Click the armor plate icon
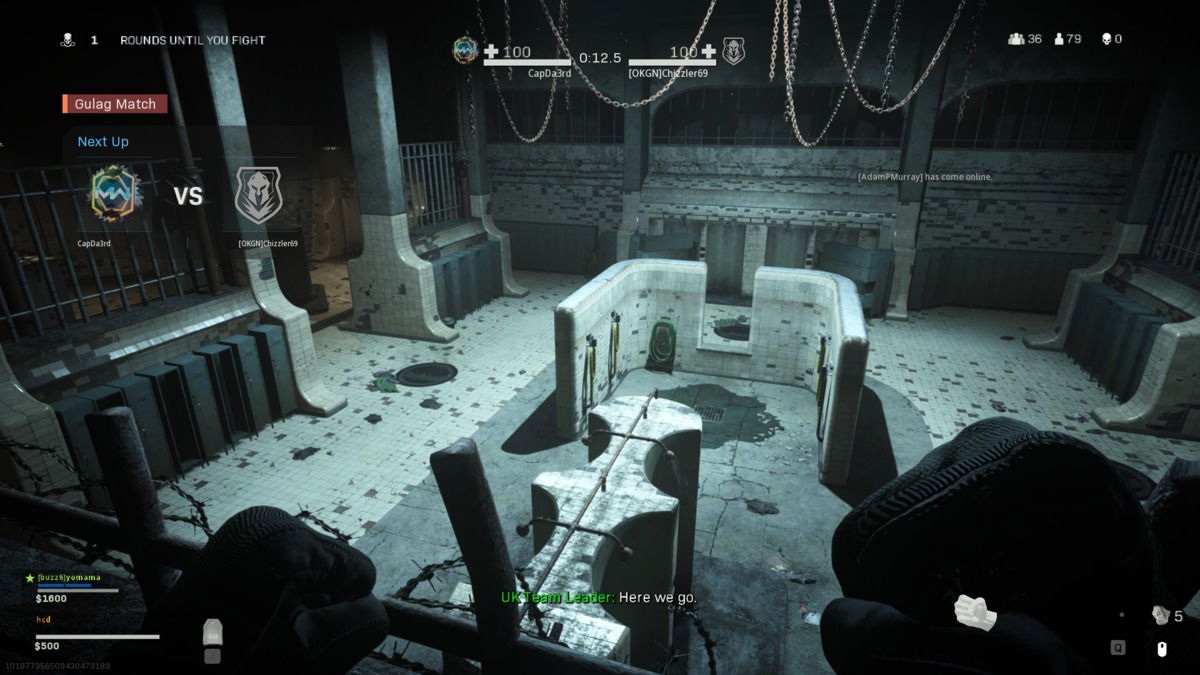The height and width of the screenshot is (675, 1200). click(212, 632)
